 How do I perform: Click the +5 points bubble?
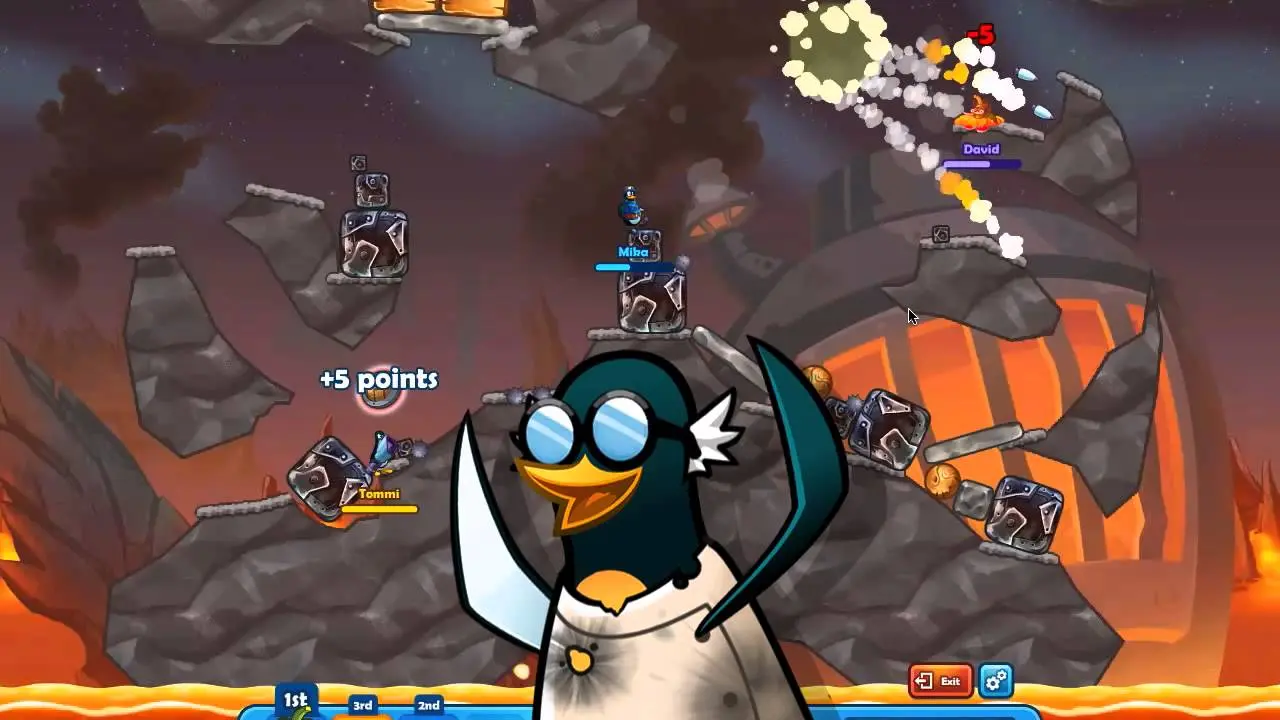pyautogui.click(x=378, y=380)
